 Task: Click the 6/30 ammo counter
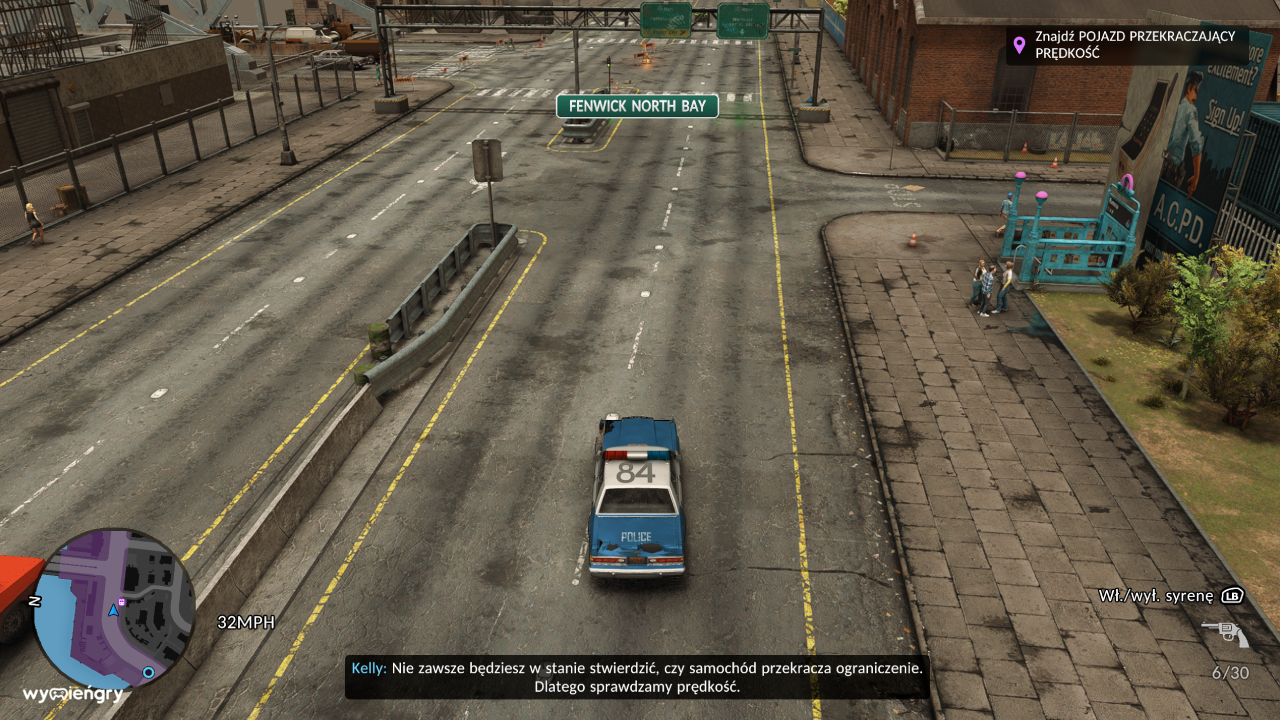coord(1231,670)
